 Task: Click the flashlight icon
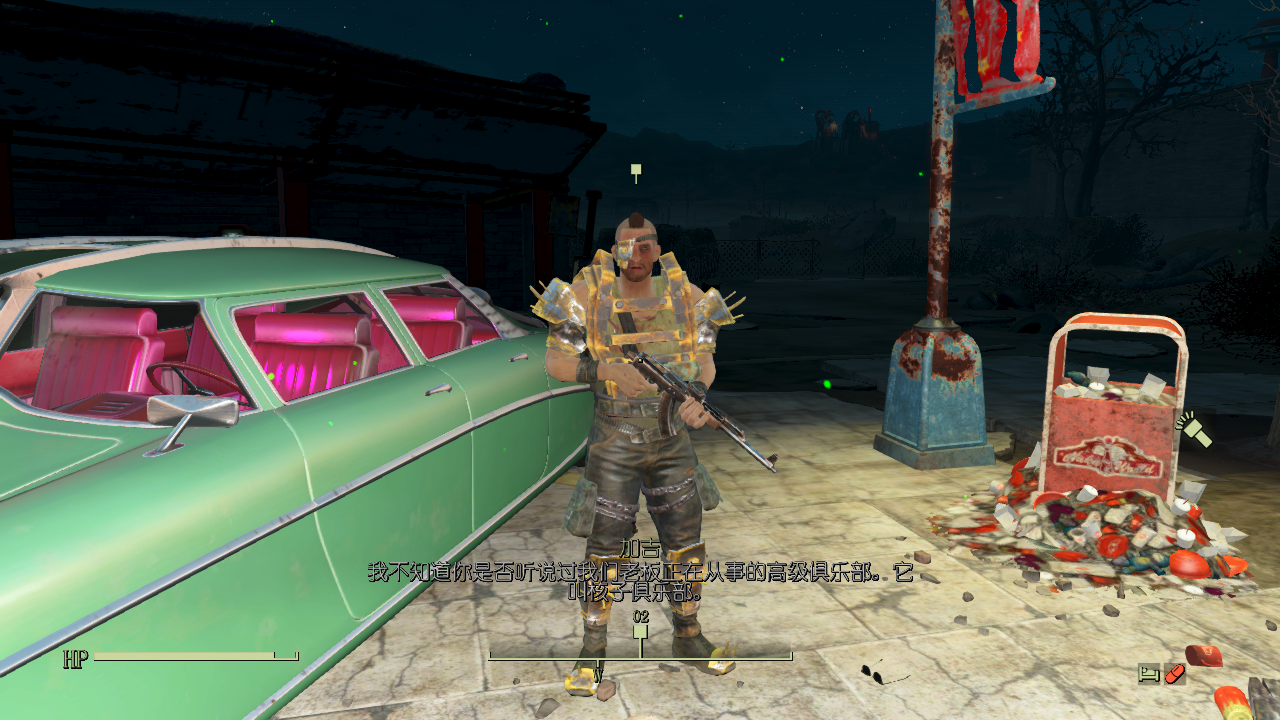point(1194,429)
